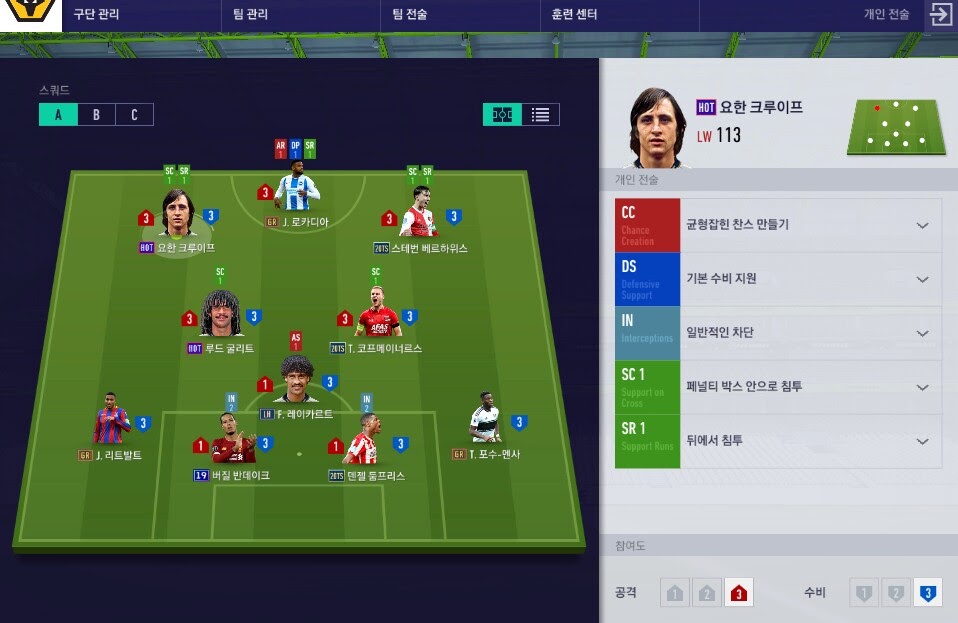This screenshot has width=958, height=623.
Task: Switch to squad tab B
Action: pyautogui.click(x=96, y=114)
